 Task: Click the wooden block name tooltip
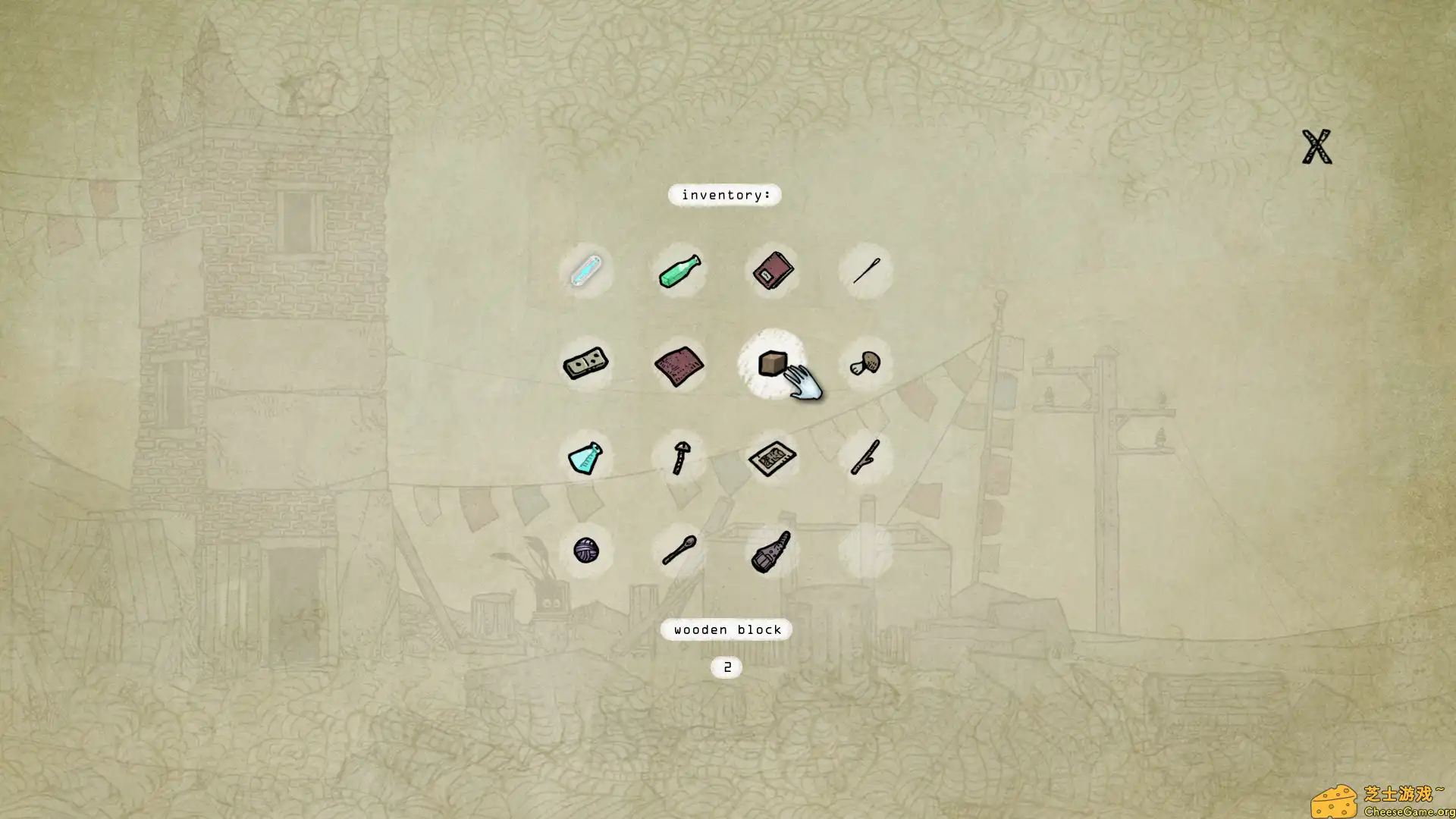click(x=725, y=629)
